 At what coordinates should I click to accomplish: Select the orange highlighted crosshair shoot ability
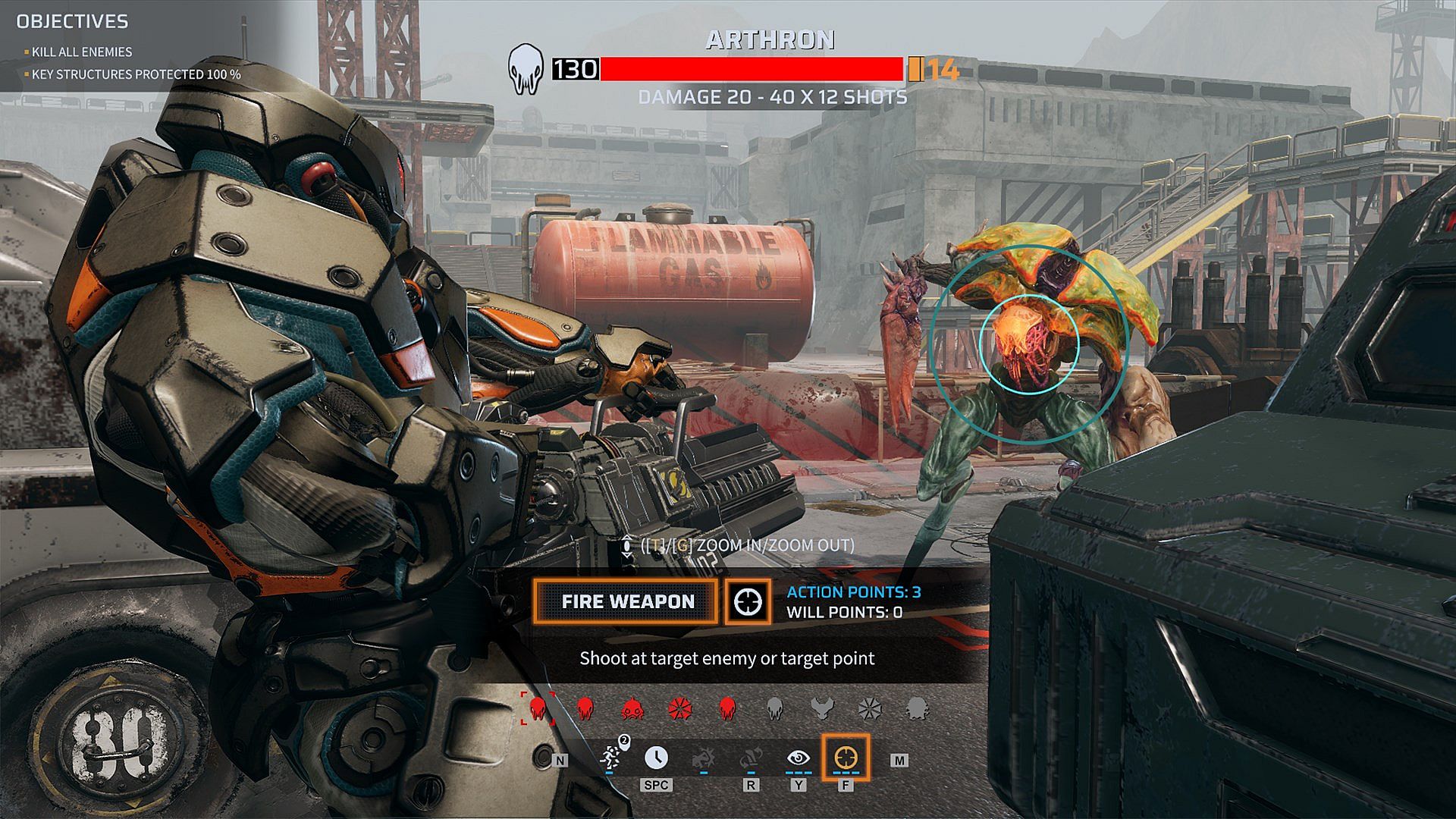coord(846,757)
